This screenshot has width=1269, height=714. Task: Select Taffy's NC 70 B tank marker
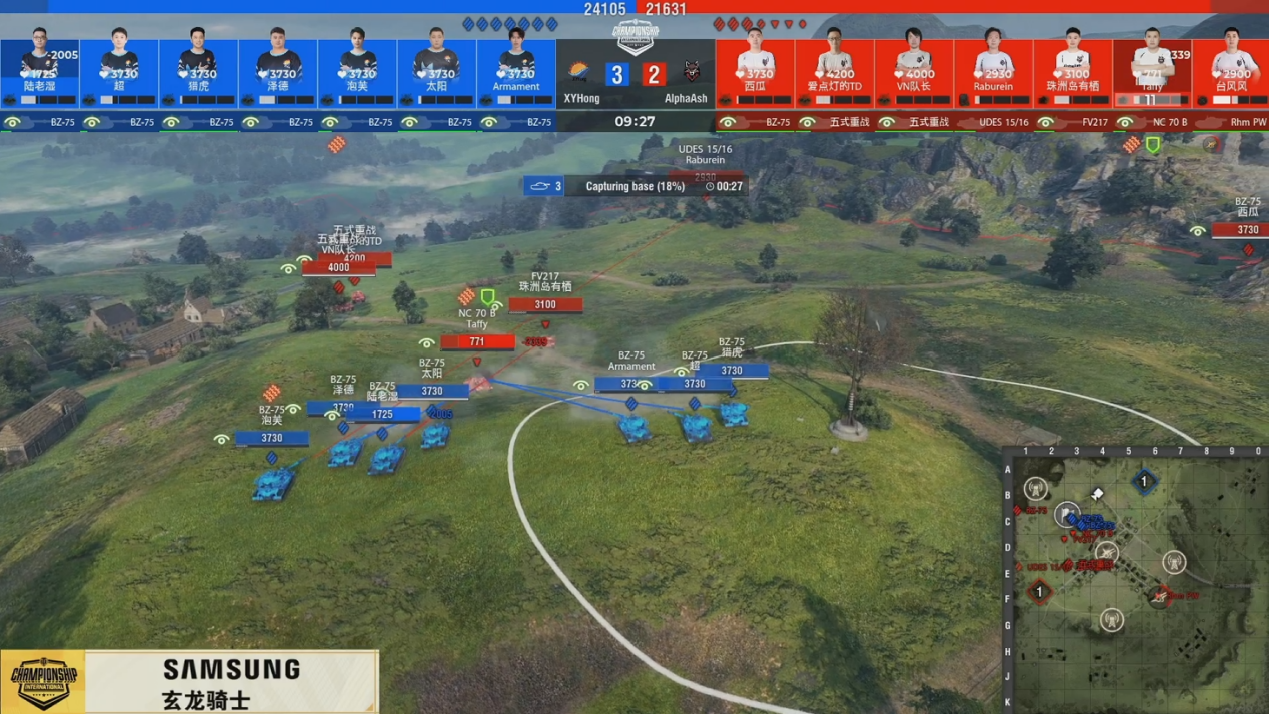click(478, 341)
